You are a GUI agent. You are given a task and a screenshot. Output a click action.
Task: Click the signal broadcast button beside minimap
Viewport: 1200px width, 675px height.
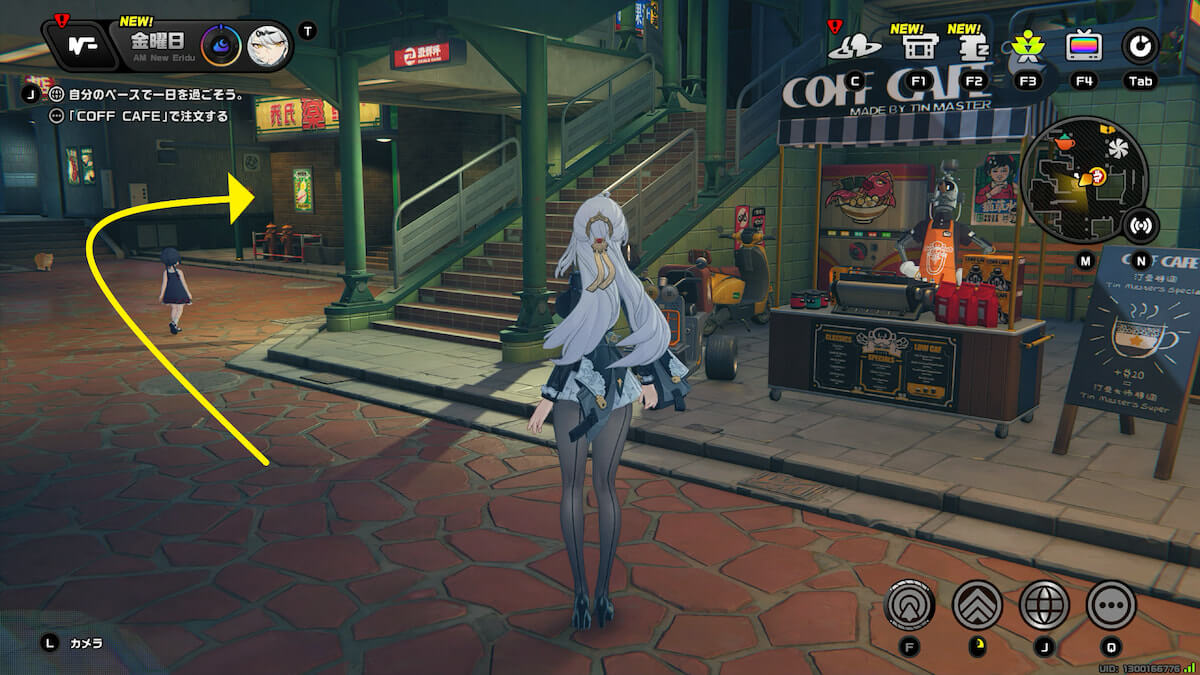click(x=1138, y=226)
